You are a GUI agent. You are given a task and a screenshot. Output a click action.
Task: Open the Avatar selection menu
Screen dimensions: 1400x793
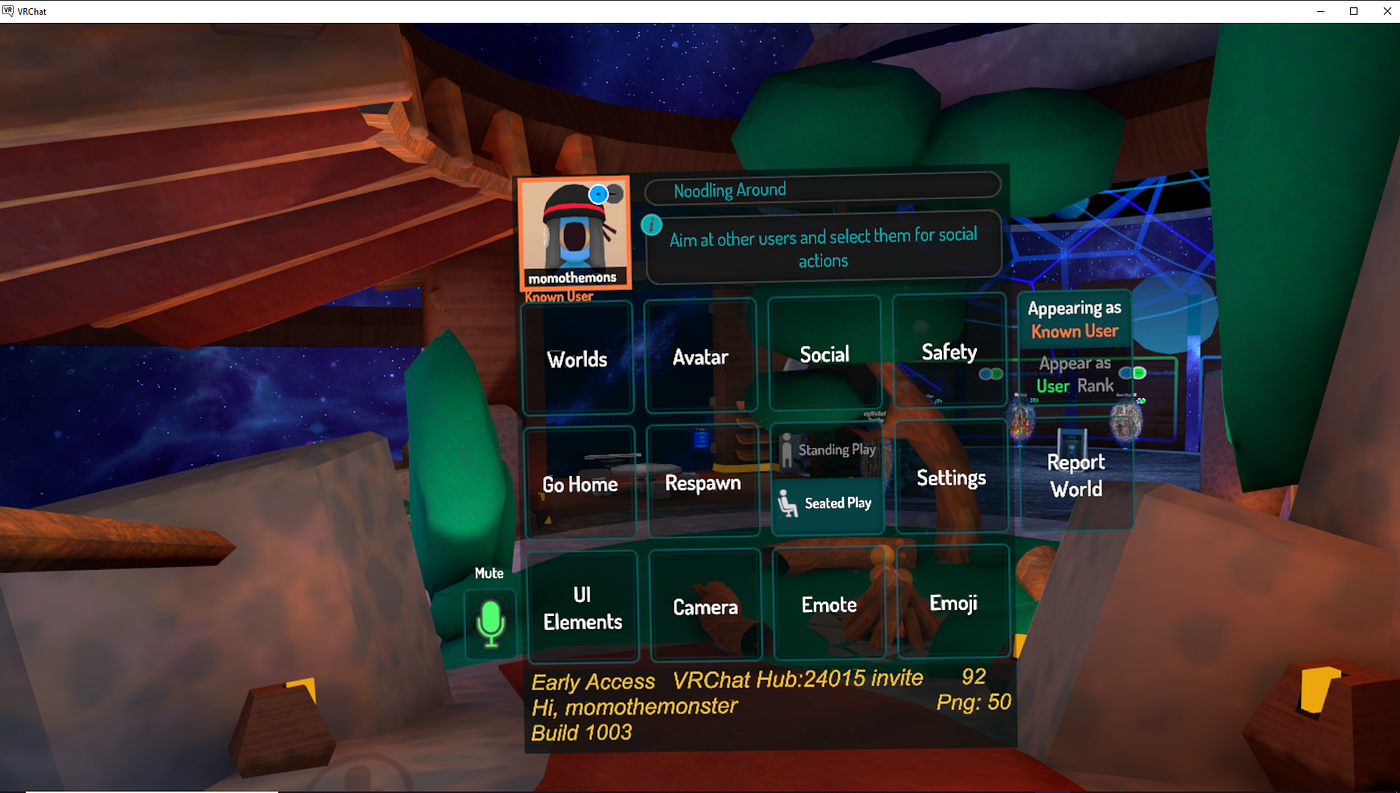(x=701, y=355)
